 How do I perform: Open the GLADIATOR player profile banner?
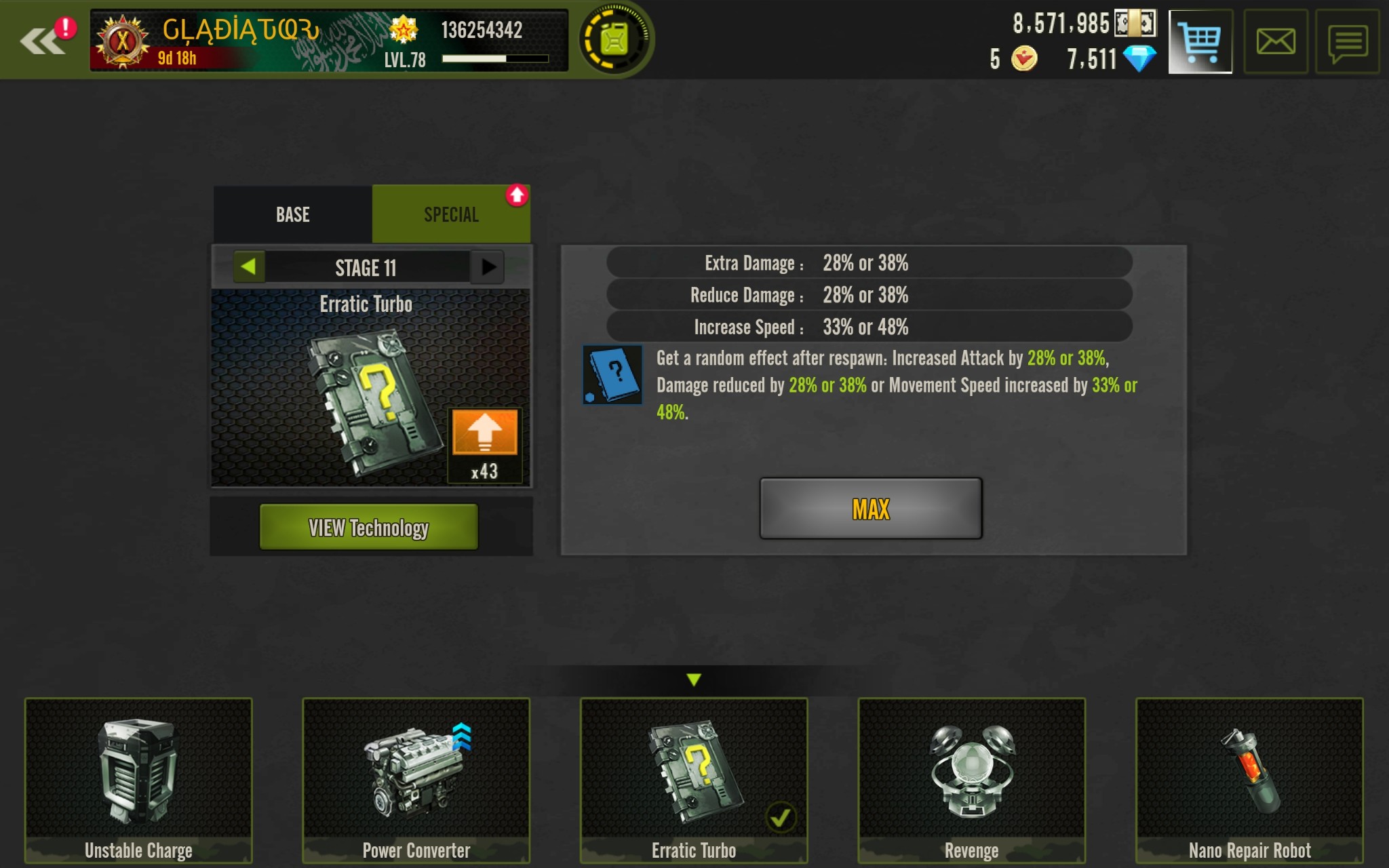329,41
